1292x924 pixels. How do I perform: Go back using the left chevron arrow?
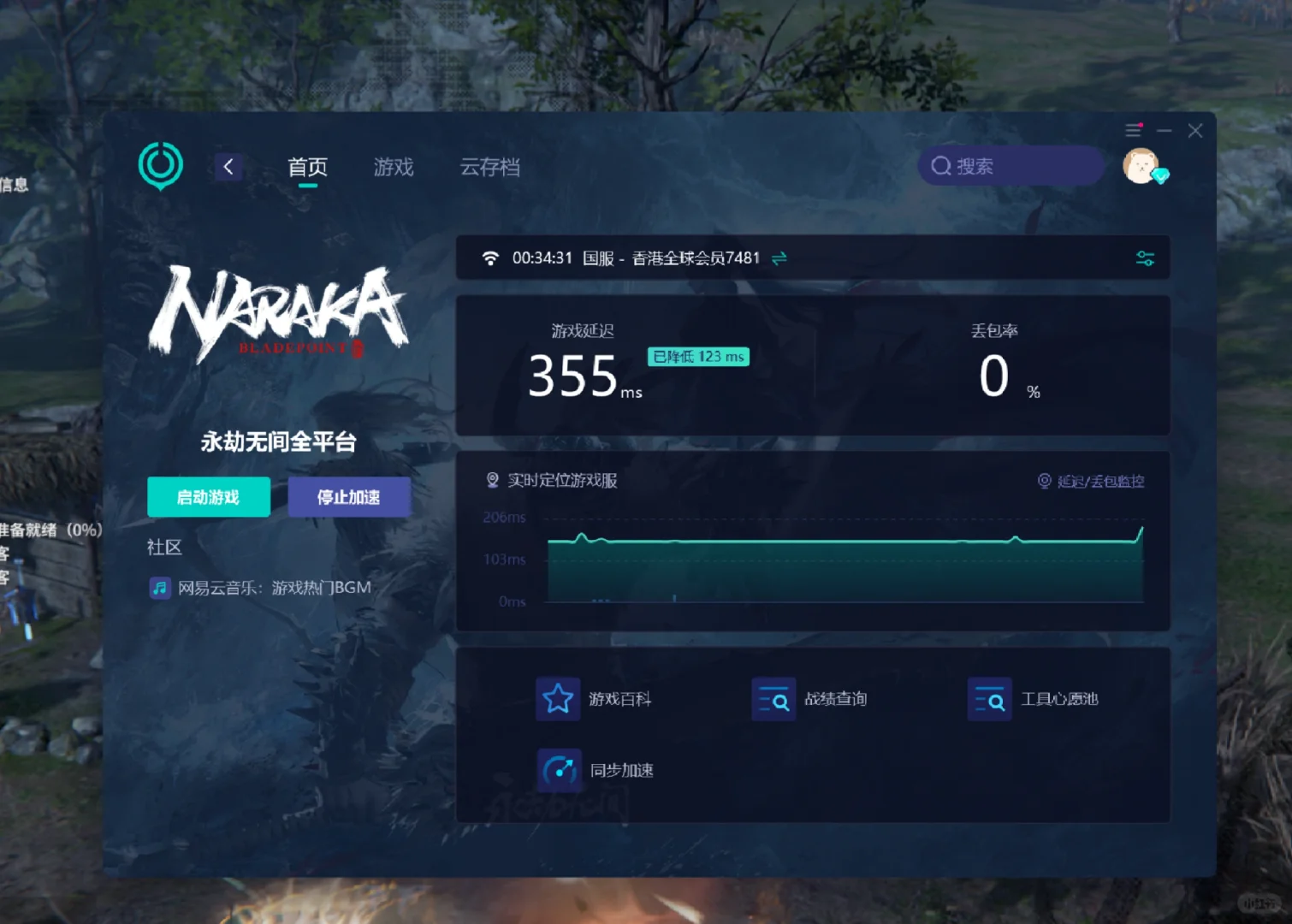coord(228,167)
